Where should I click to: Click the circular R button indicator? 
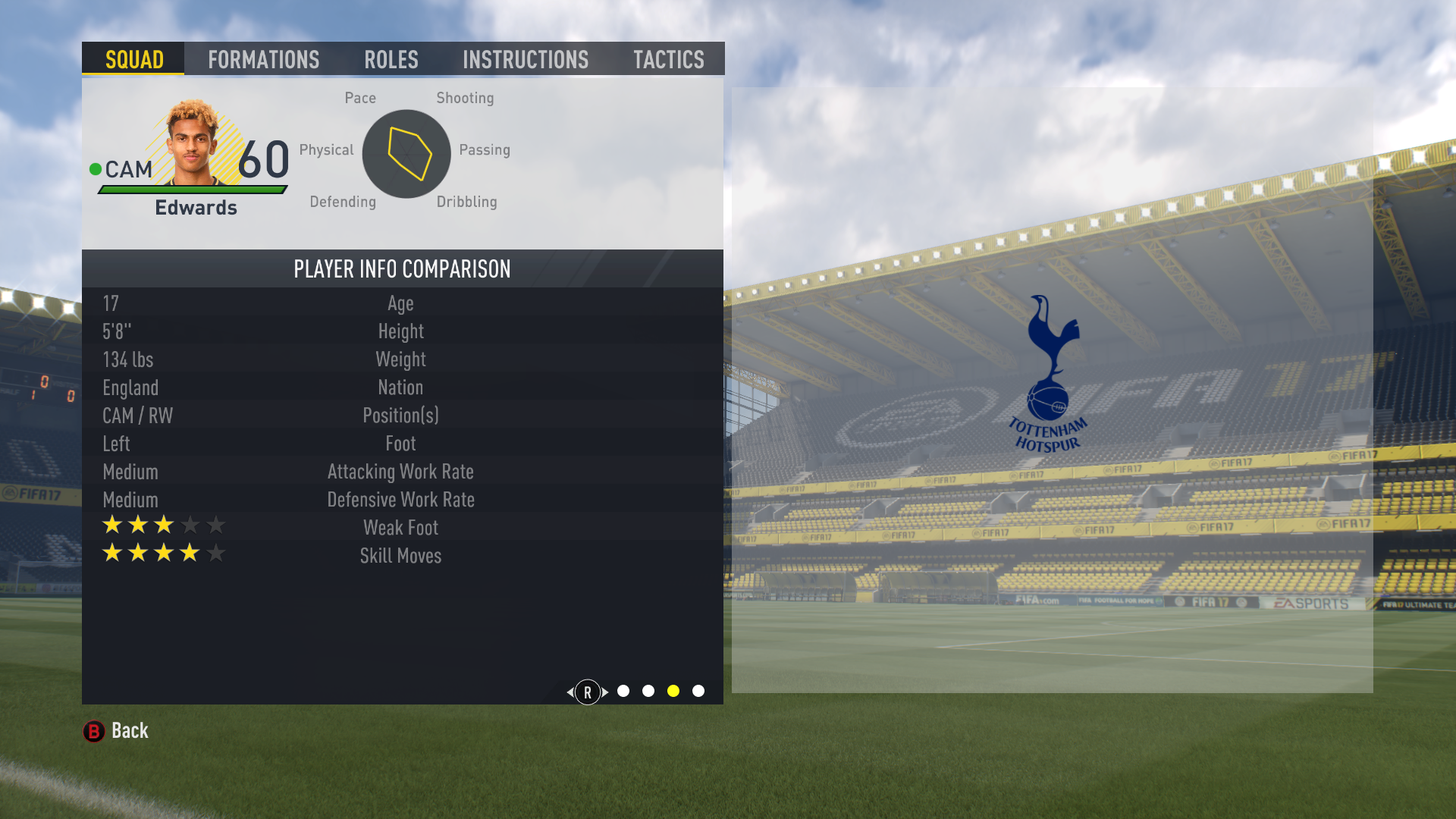coord(586,692)
